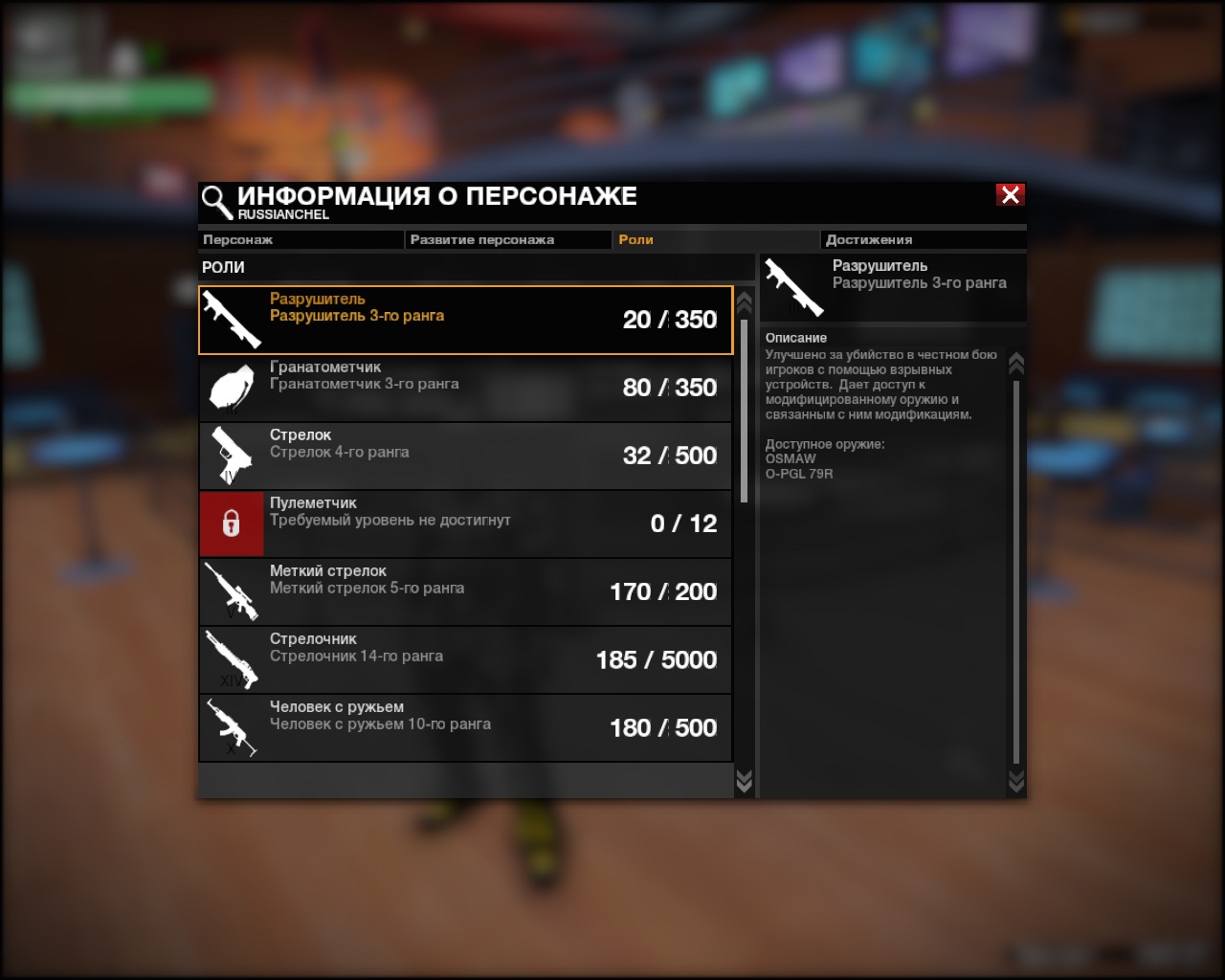Select the locked Пулеметчик role

[465, 523]
